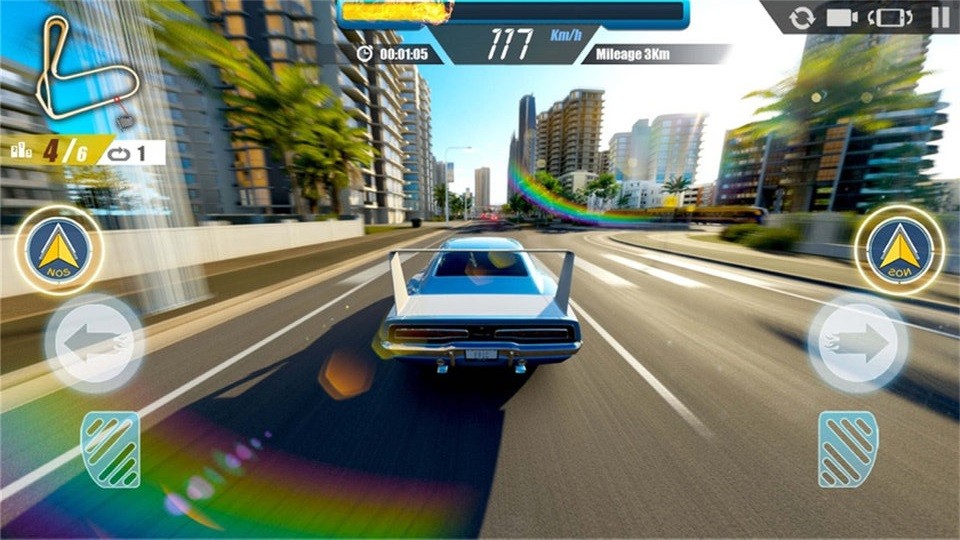Click the track minimap

[83, 70]
